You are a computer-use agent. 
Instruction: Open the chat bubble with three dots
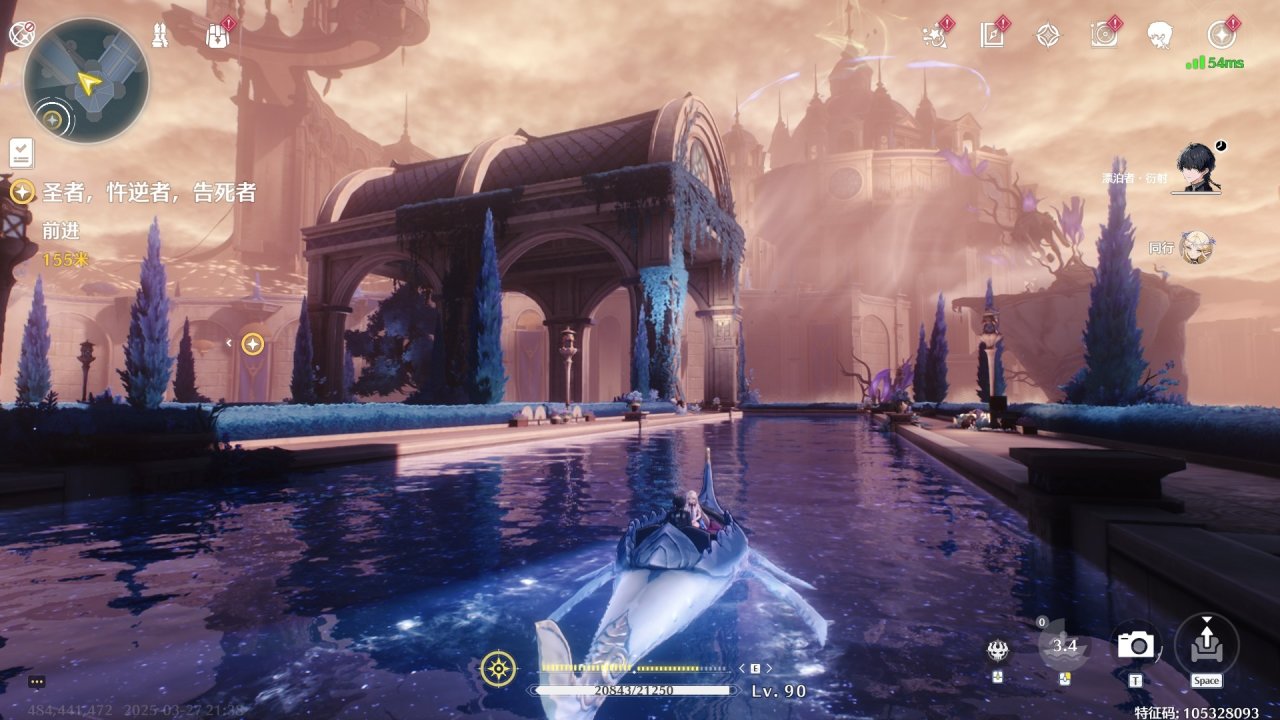(37, 681)
